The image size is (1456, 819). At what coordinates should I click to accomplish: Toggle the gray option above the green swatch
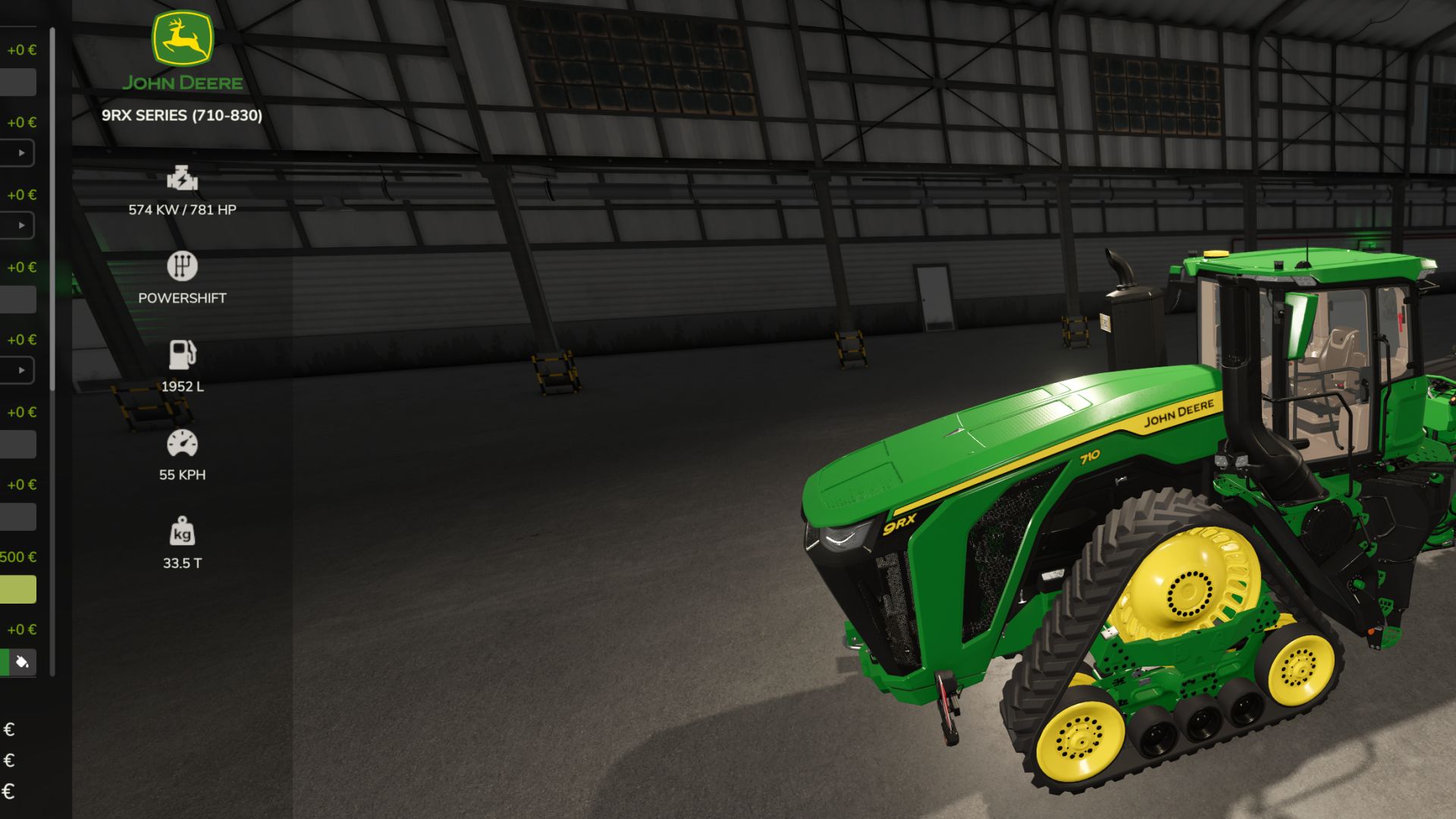coord(18,516)
